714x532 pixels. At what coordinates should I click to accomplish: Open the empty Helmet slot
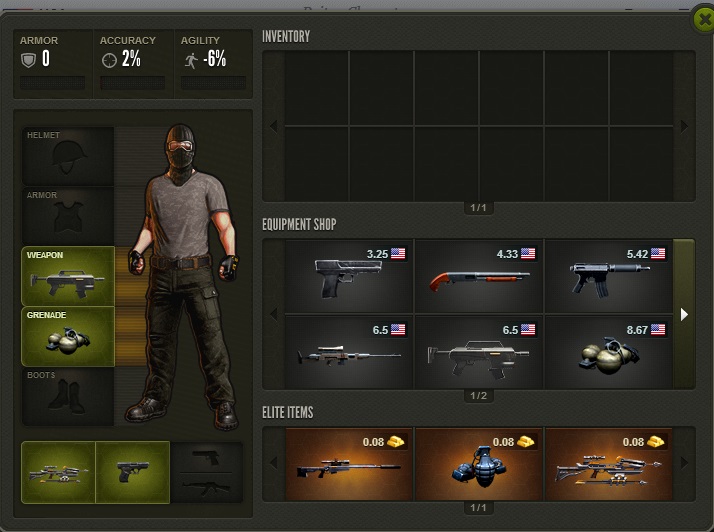68,156
